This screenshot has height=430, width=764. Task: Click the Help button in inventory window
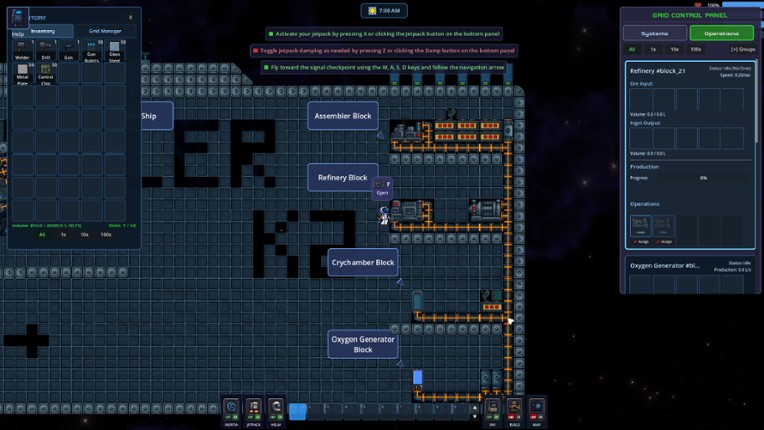(18, 34)
